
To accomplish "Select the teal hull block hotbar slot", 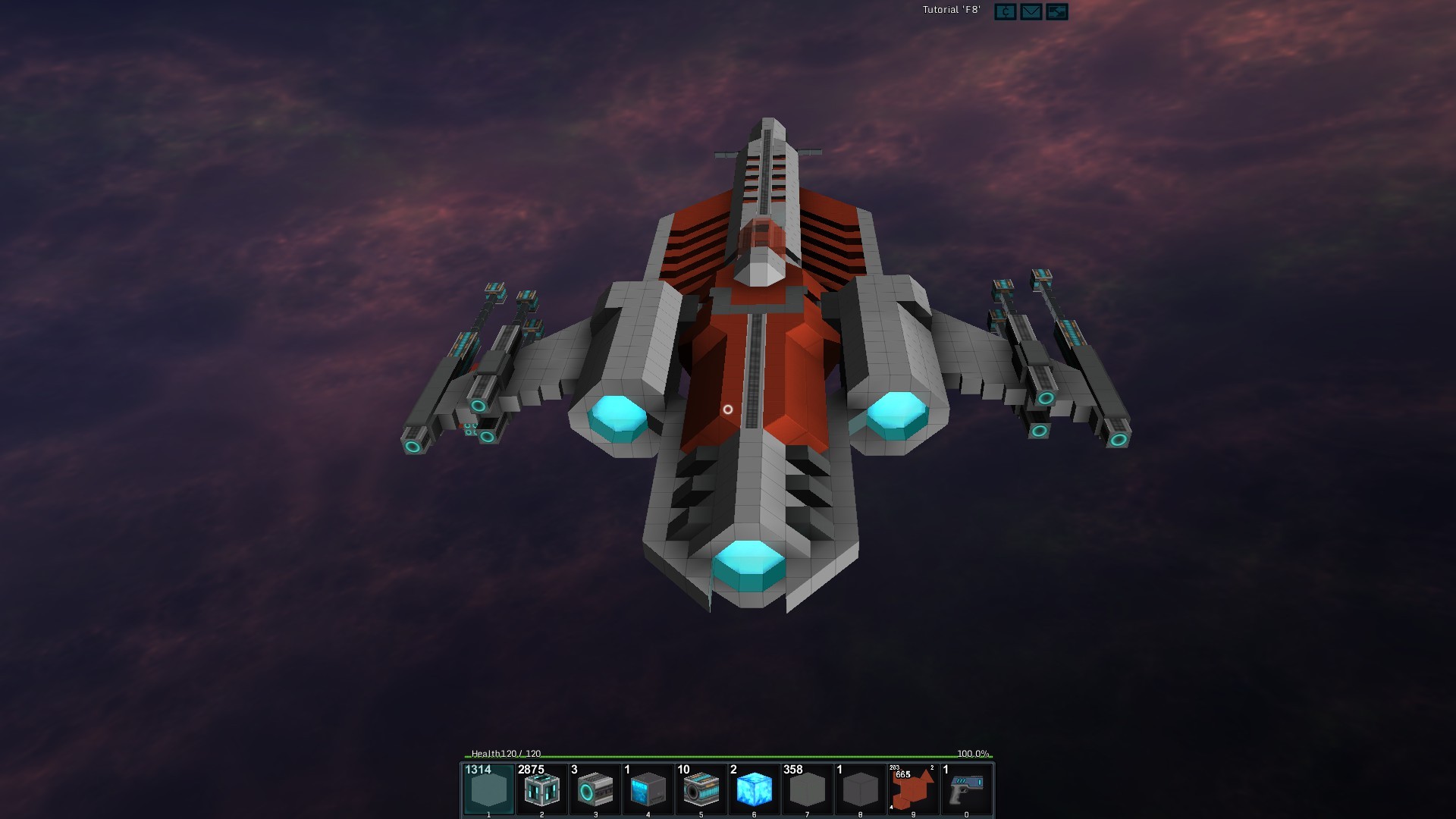I will click(x=488, y=789).
